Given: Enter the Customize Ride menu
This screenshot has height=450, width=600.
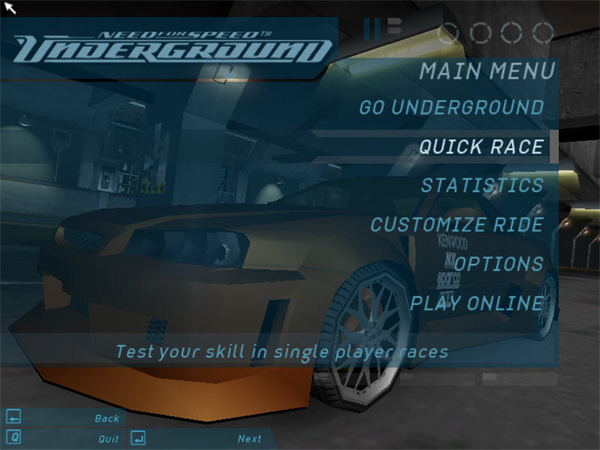Looking at the screenshot, I should click(457, 225).
